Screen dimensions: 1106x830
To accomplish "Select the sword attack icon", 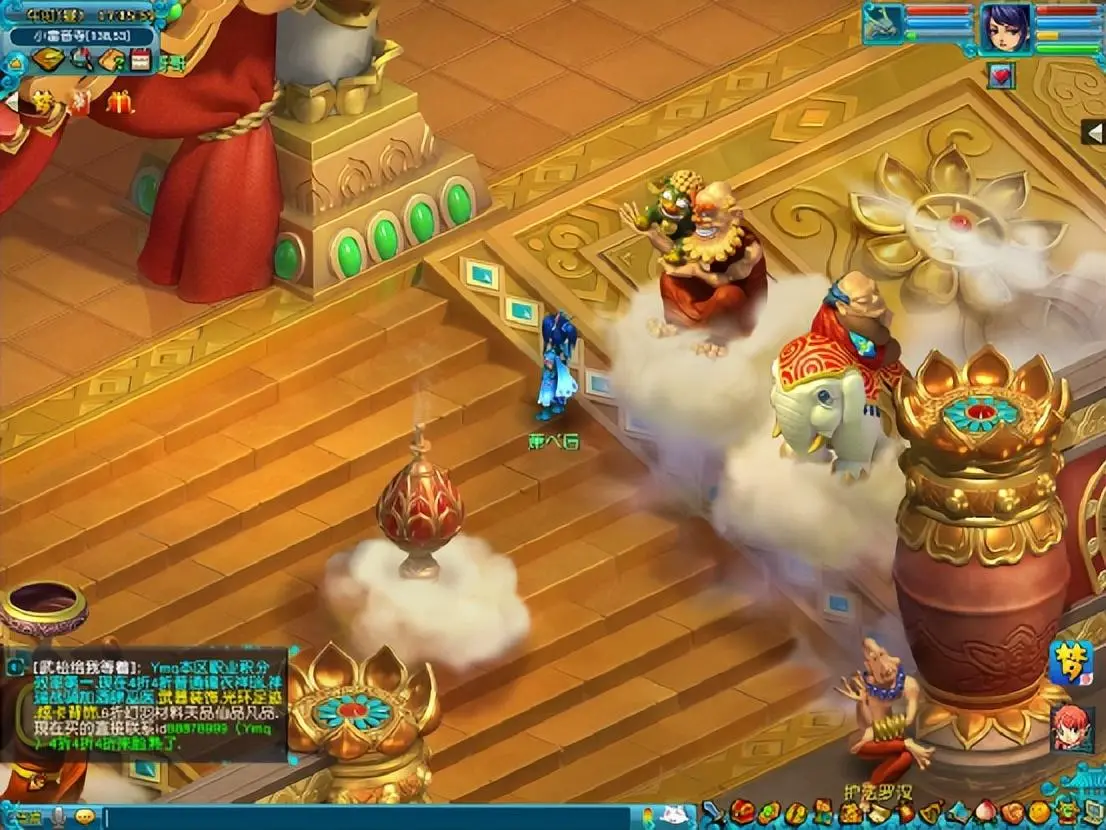I will (x=712, y=812).
